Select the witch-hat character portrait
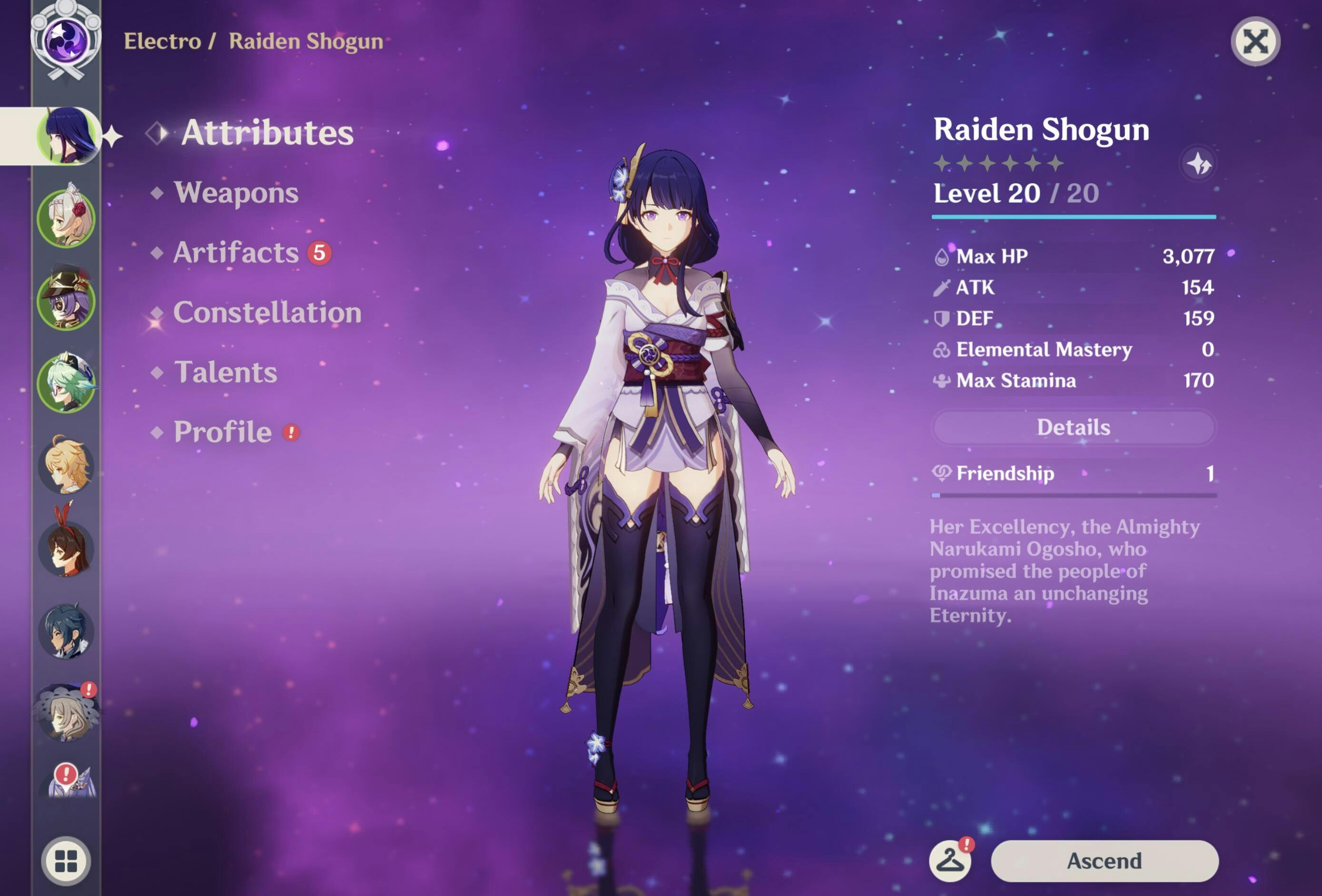Viewport: 1322px width, 896px height. pyautogui.click(x=66, y=713)
